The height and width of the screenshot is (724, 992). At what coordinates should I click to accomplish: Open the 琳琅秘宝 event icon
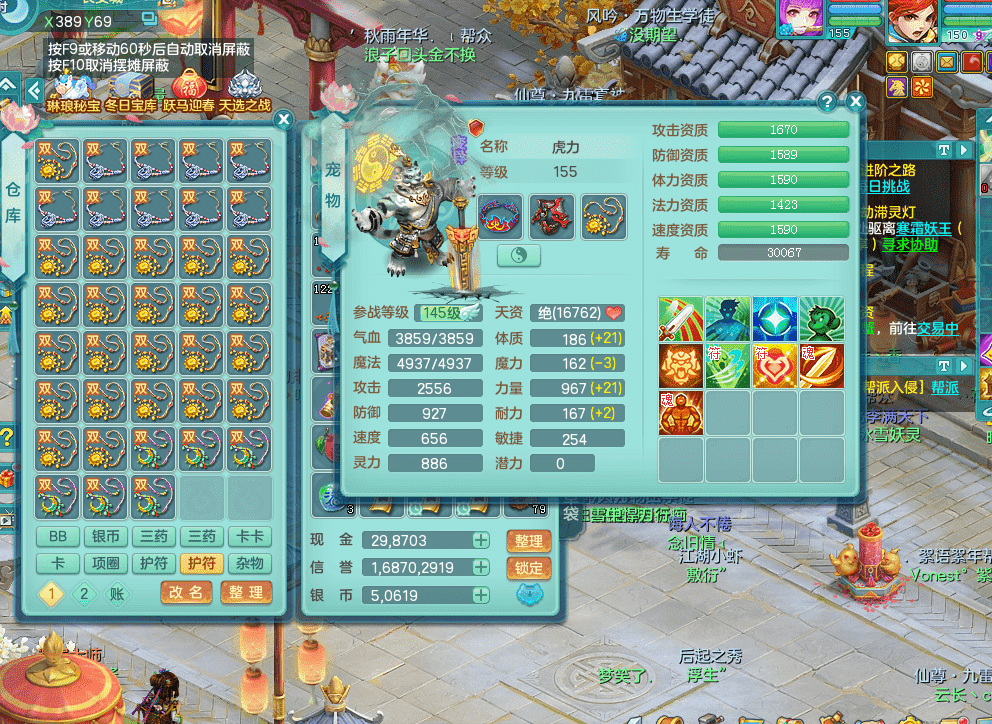point(73,91)
